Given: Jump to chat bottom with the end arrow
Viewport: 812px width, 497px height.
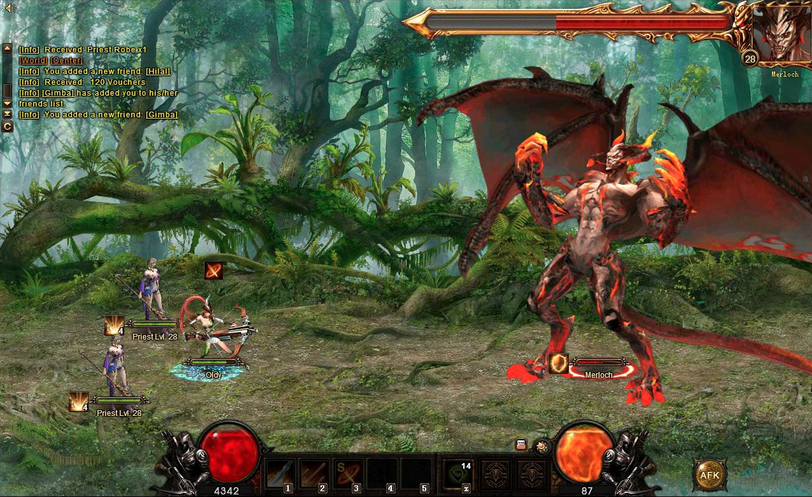Looking at the screenshot, I should 7,114.
